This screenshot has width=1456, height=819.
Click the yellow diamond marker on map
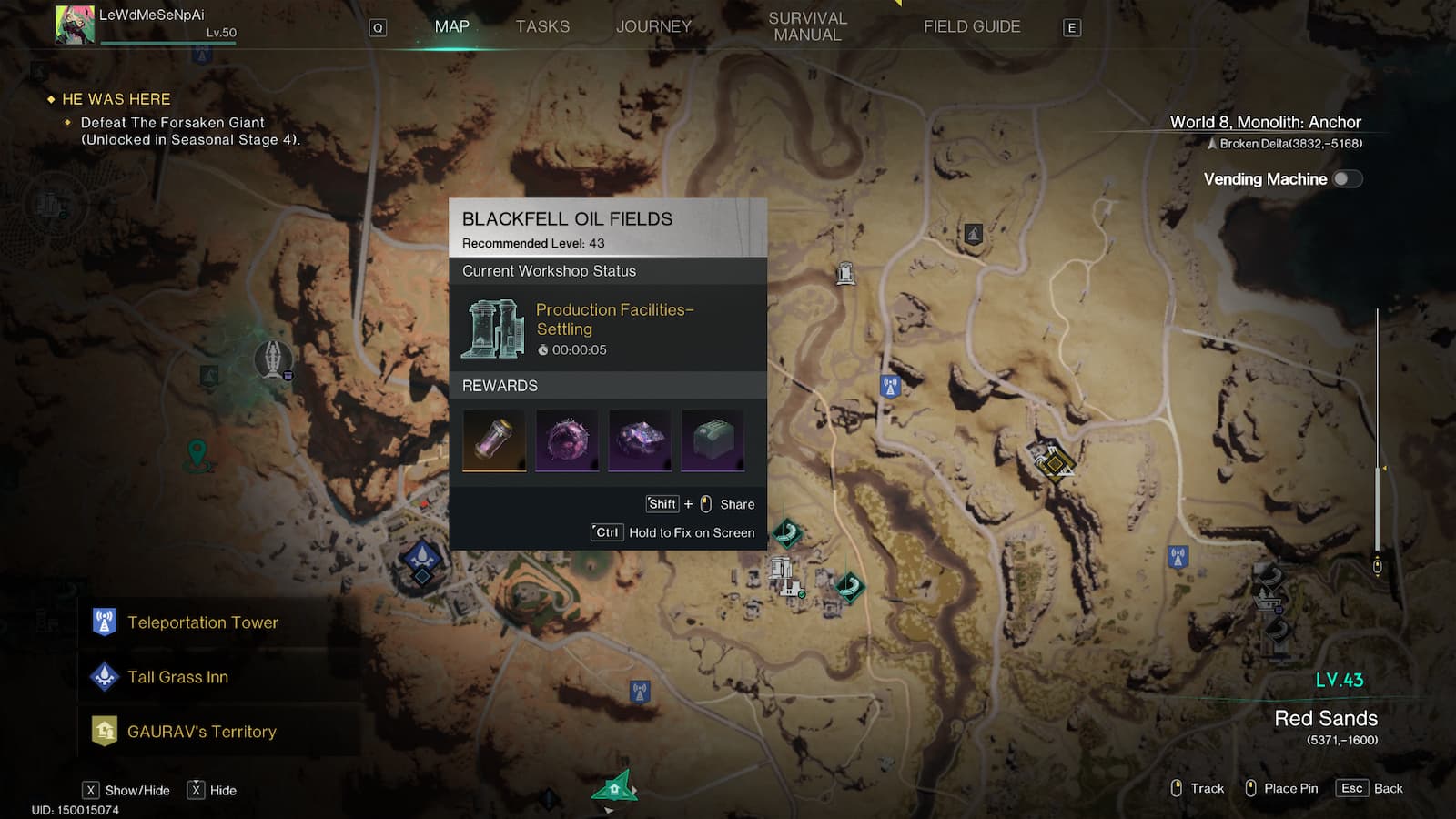[1054, 463]
